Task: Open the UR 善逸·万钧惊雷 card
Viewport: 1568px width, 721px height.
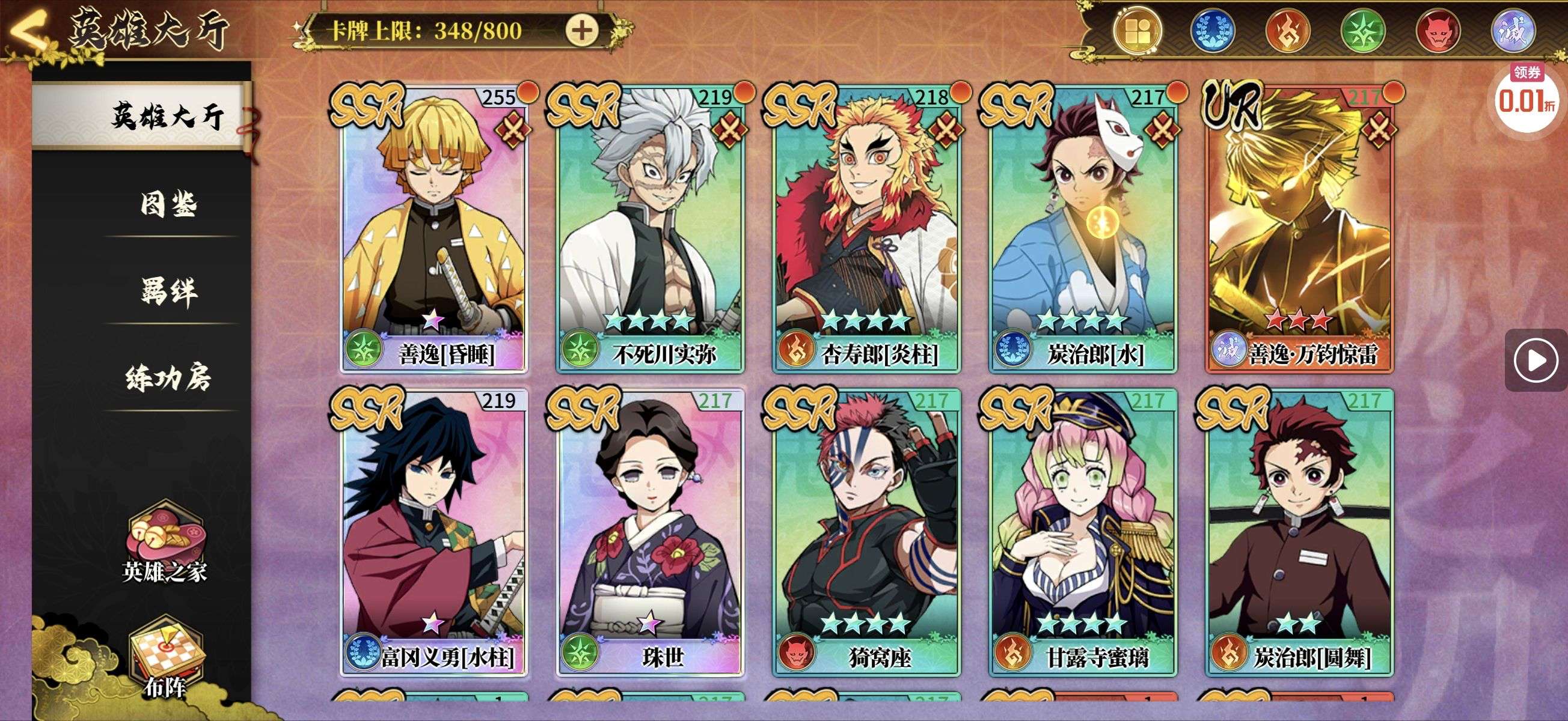Action: [x=1300, y=228]
